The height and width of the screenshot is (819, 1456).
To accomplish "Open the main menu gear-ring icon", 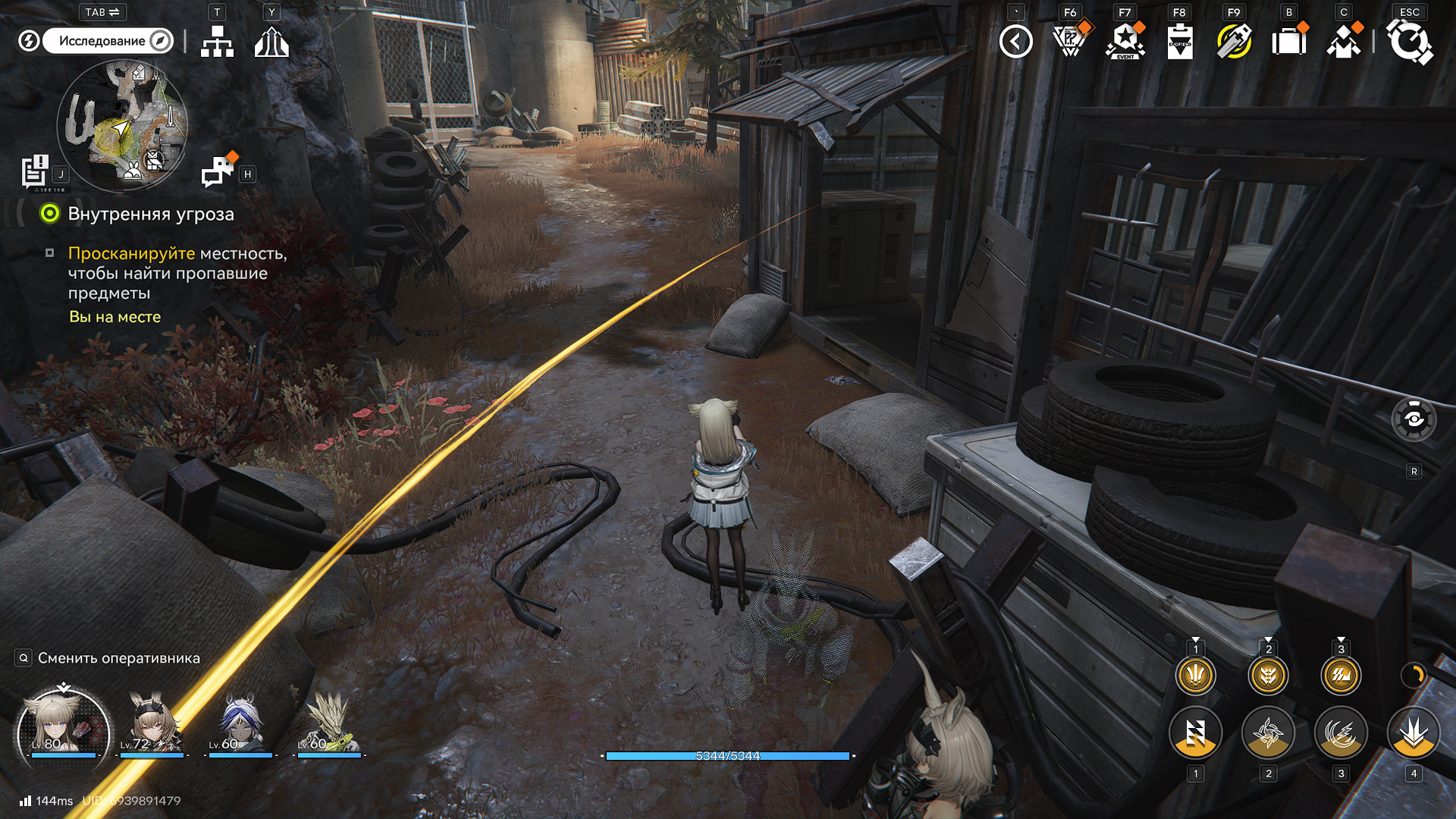I will coord(1410,41).
